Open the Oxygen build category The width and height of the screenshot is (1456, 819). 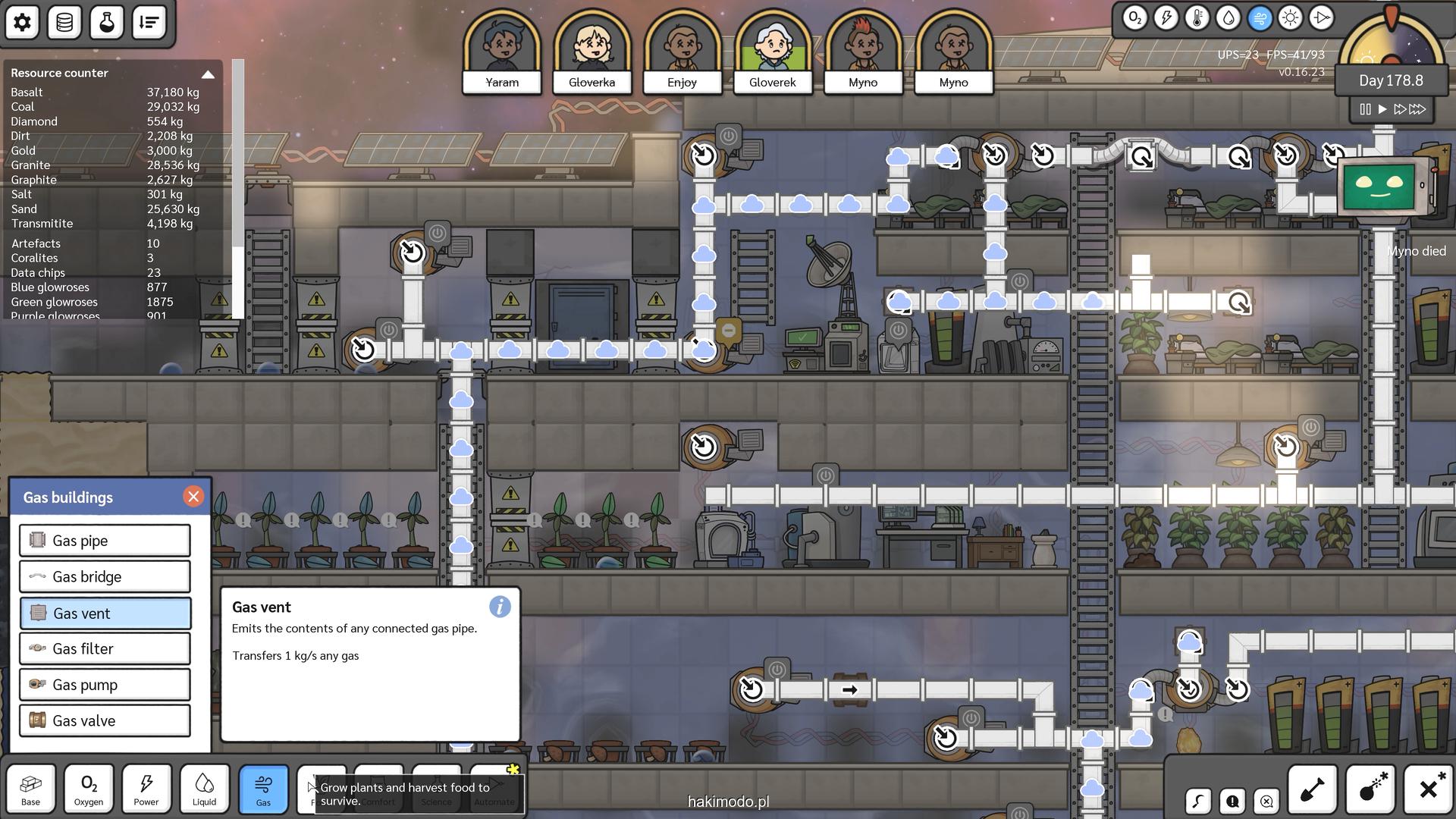89,789
